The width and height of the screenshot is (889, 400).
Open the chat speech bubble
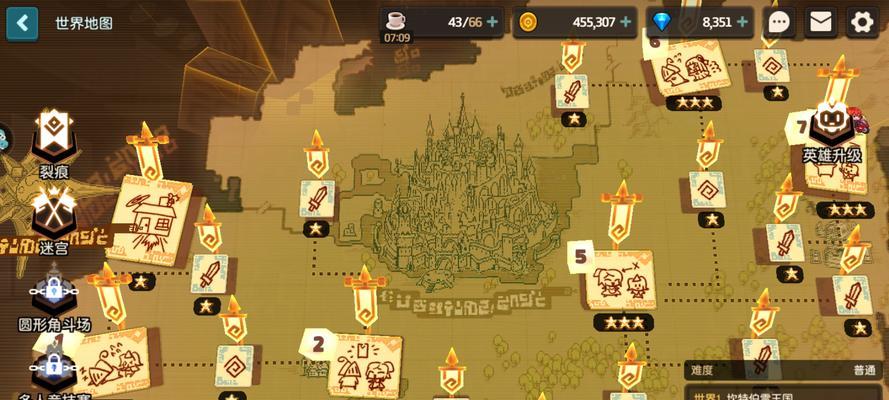(x=780, y=22)
